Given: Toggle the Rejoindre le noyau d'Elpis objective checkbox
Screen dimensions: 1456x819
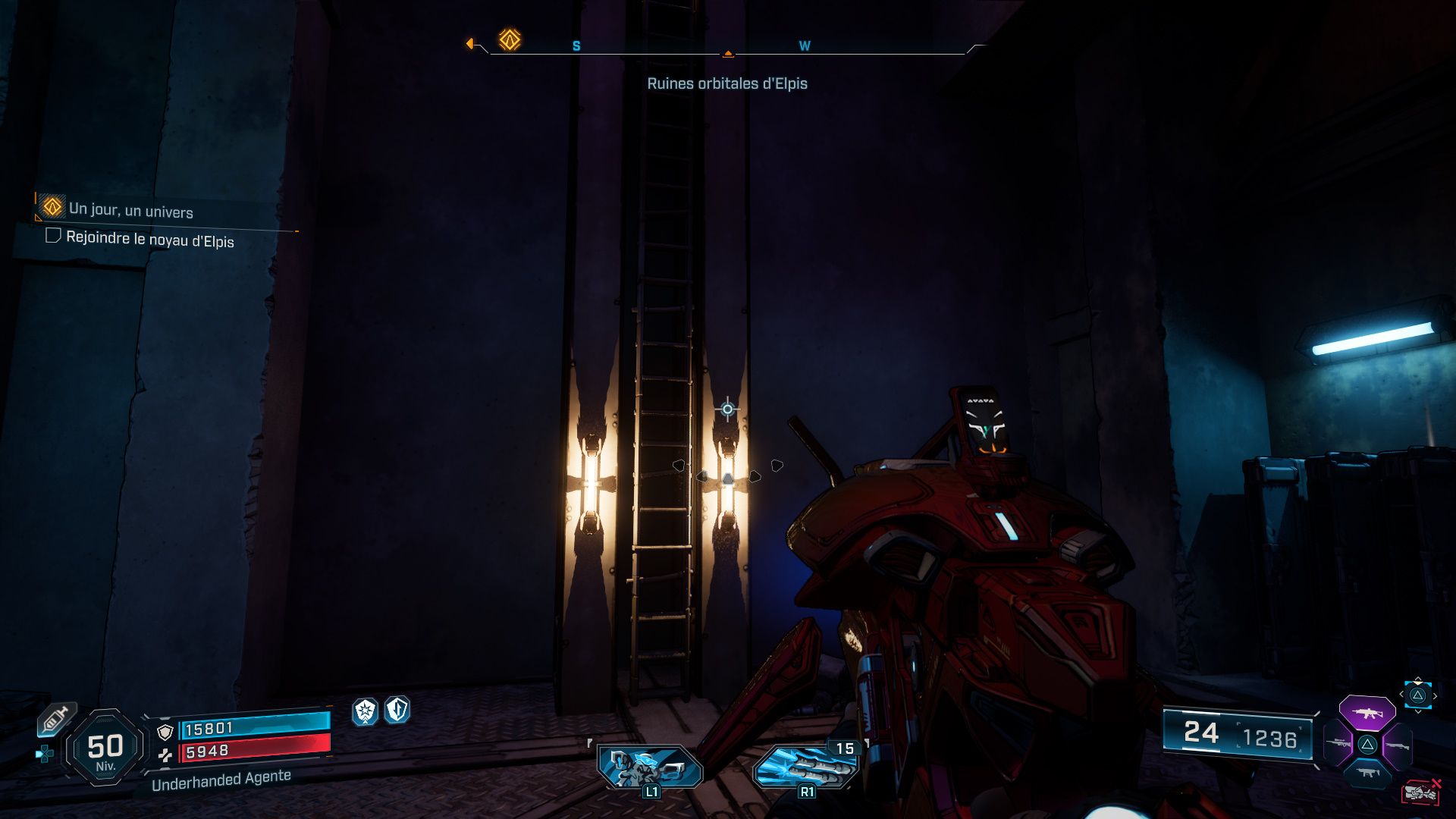Looking at the screenshot, I should pyautogui.click(x=54, y=238).
